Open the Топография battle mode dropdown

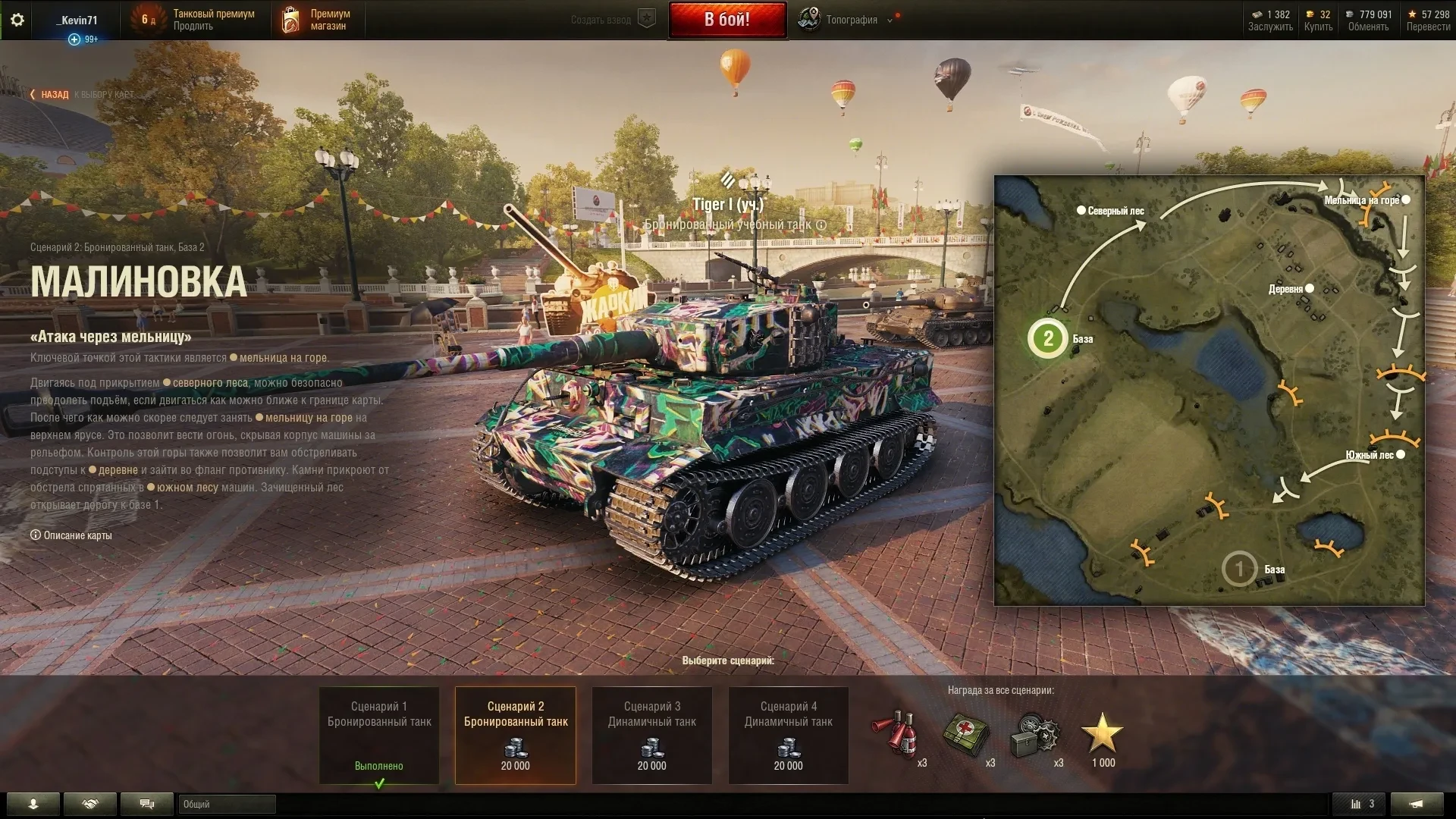click(x=851, y=20)
